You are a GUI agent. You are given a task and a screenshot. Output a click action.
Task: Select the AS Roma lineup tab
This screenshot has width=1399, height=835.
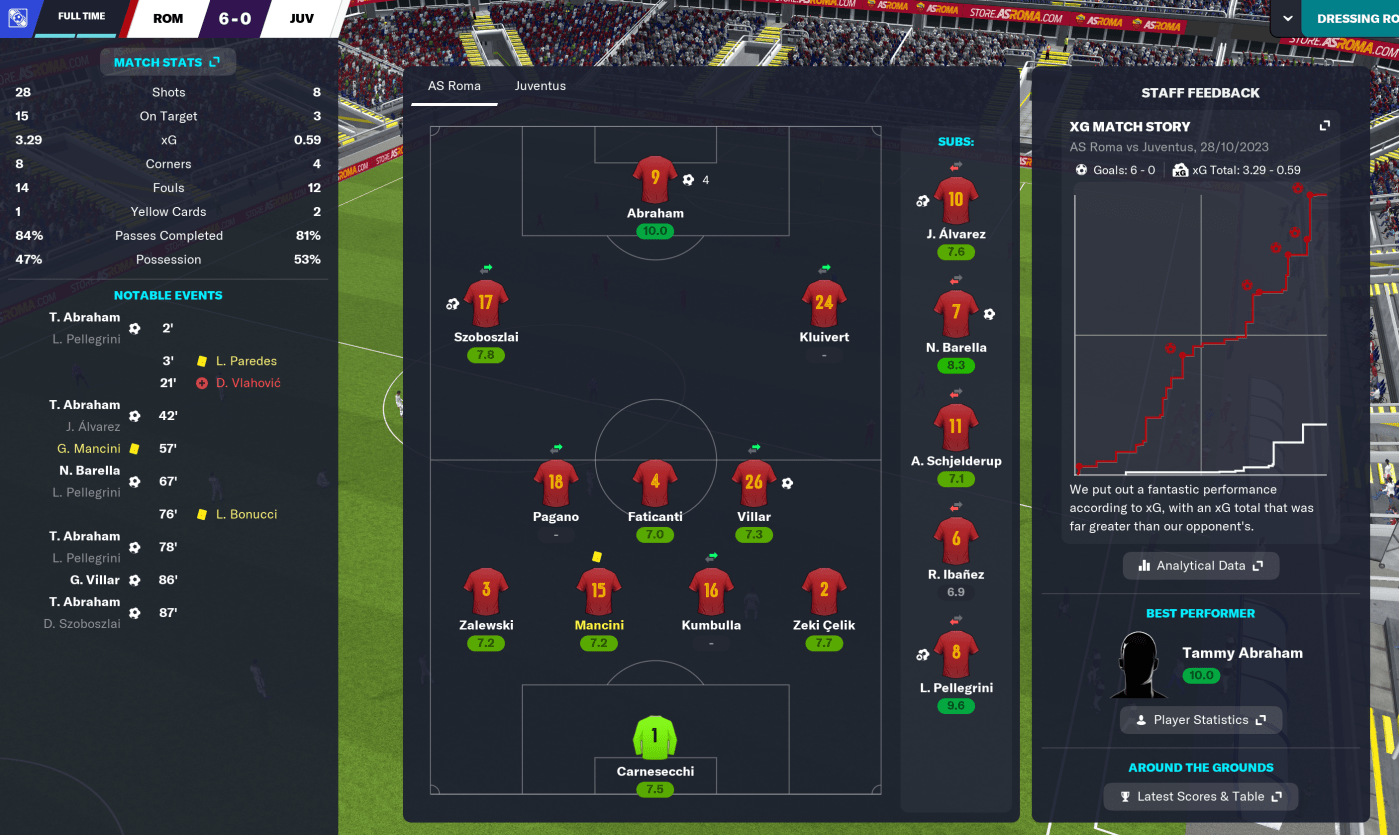pos(454,86)
